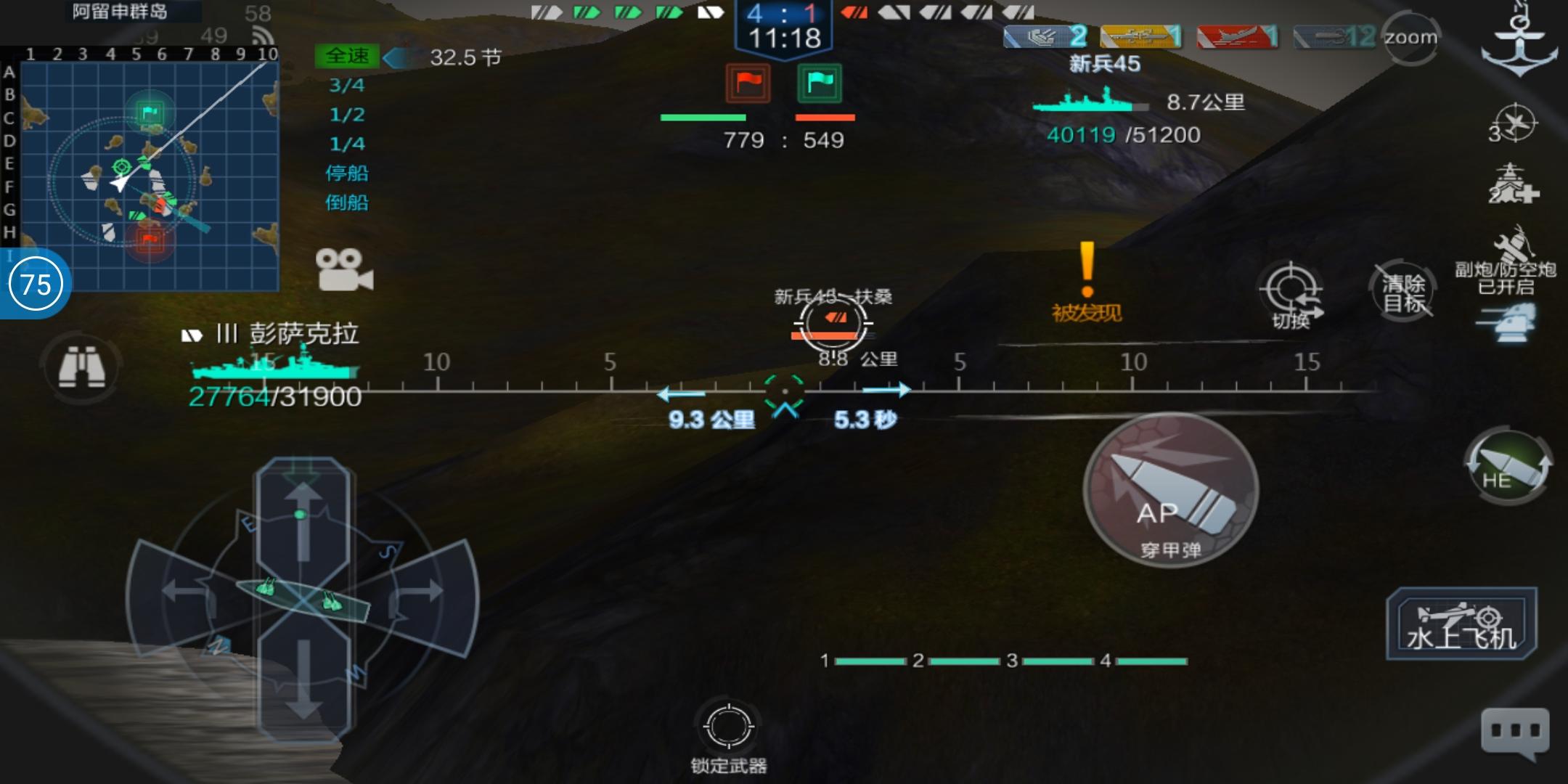Choose the 3/4 speed setting
This screenshot has height=784, width=1568.
(x=348, y=86)
